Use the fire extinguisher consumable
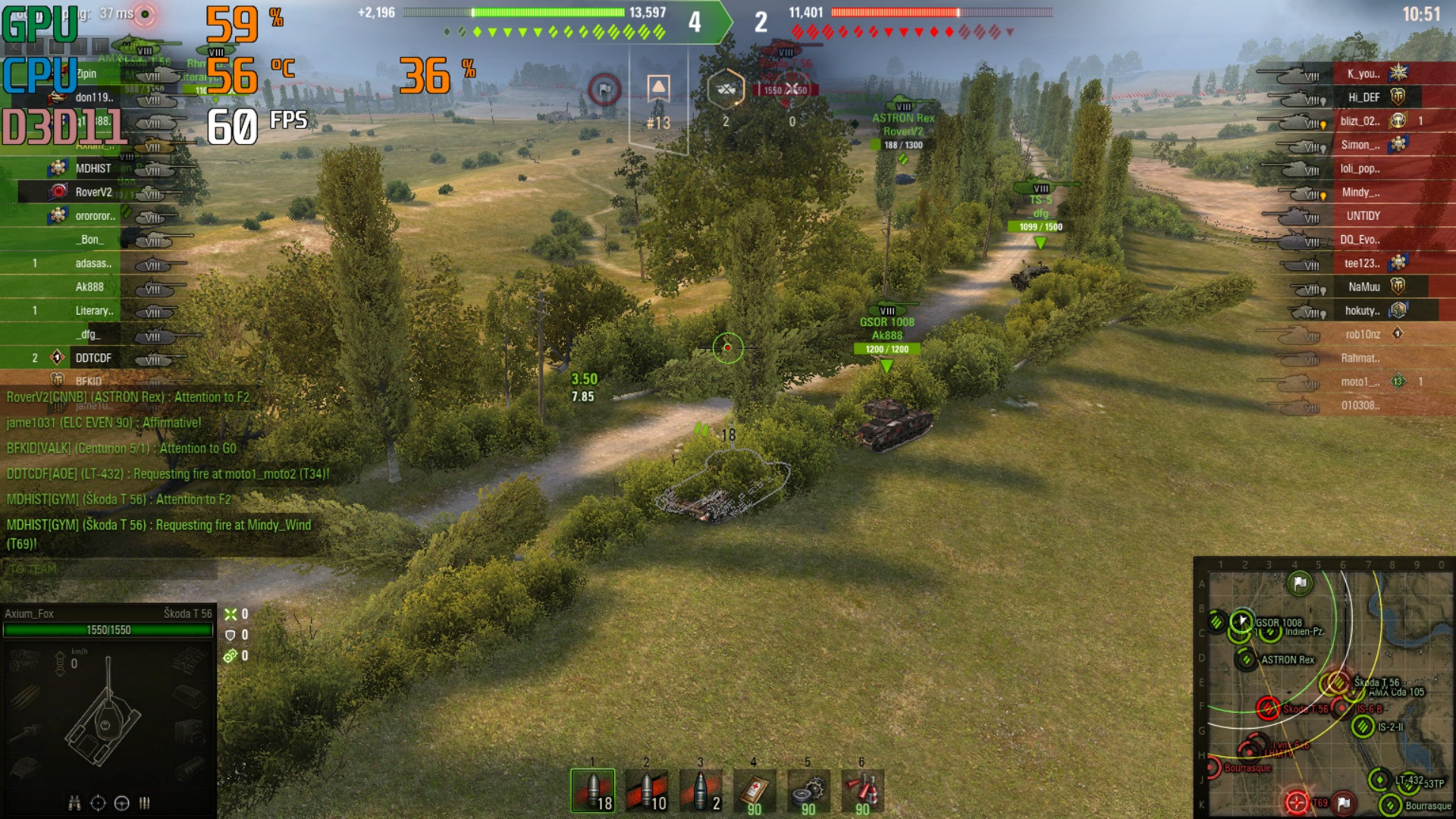 [x=862, y=791]
